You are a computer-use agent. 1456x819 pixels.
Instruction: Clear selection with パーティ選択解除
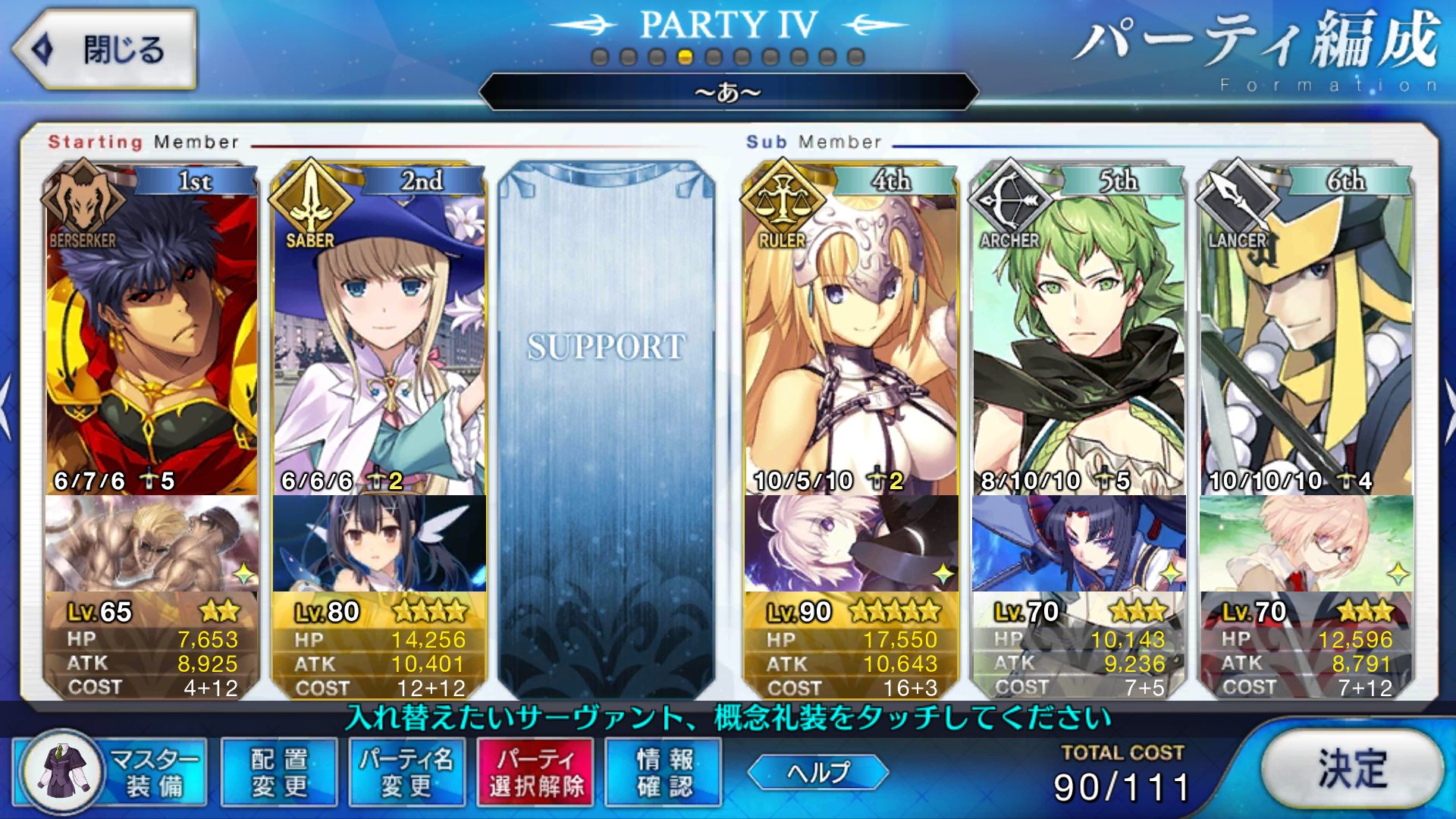coord(535,772)
